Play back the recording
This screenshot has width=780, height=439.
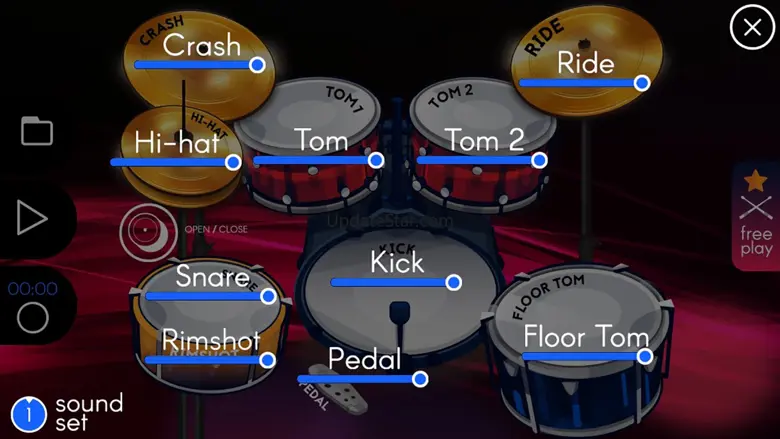click(32, 217)
